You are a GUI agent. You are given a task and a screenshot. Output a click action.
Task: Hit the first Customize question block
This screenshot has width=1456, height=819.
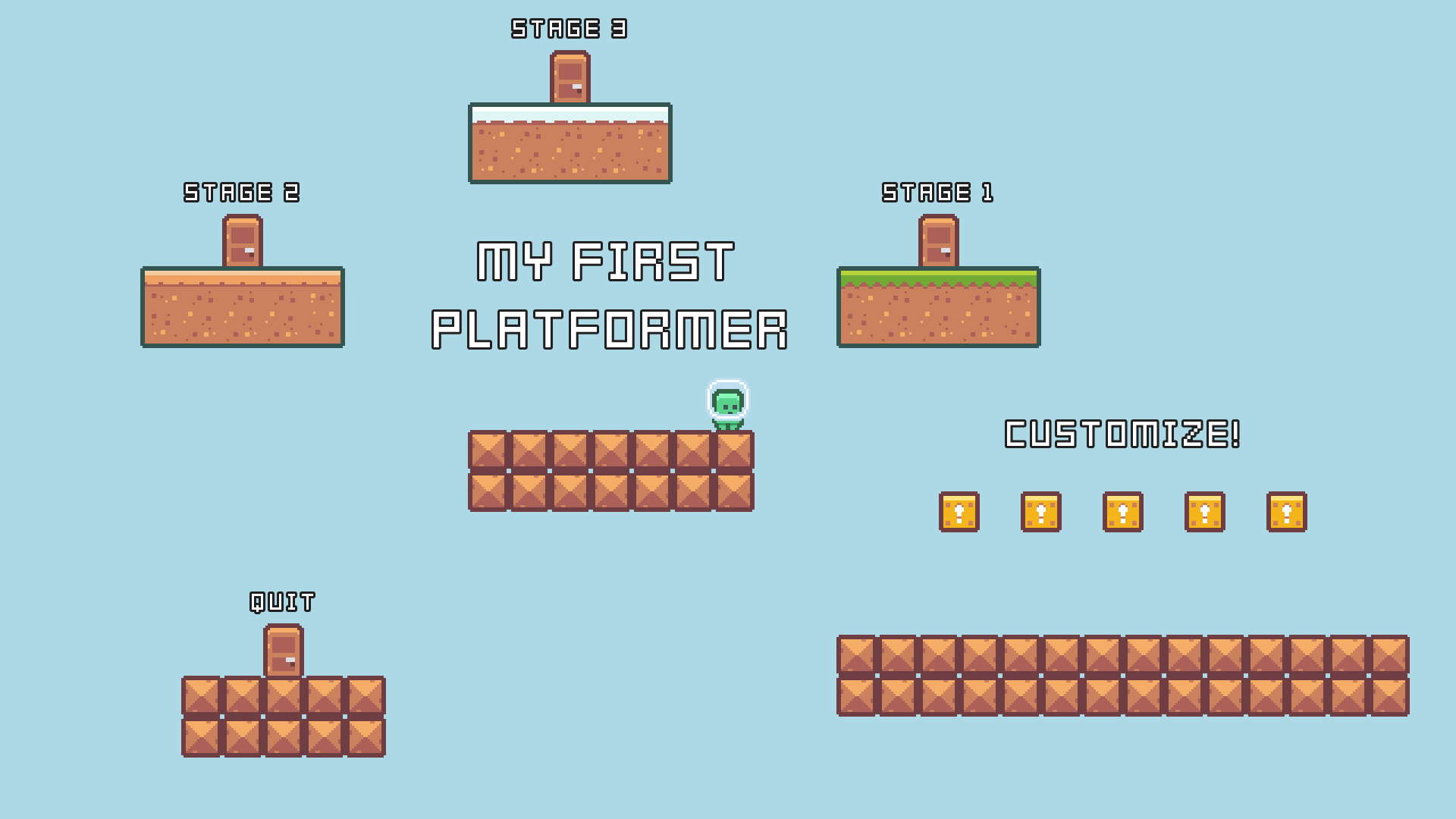tap(959, 512)
